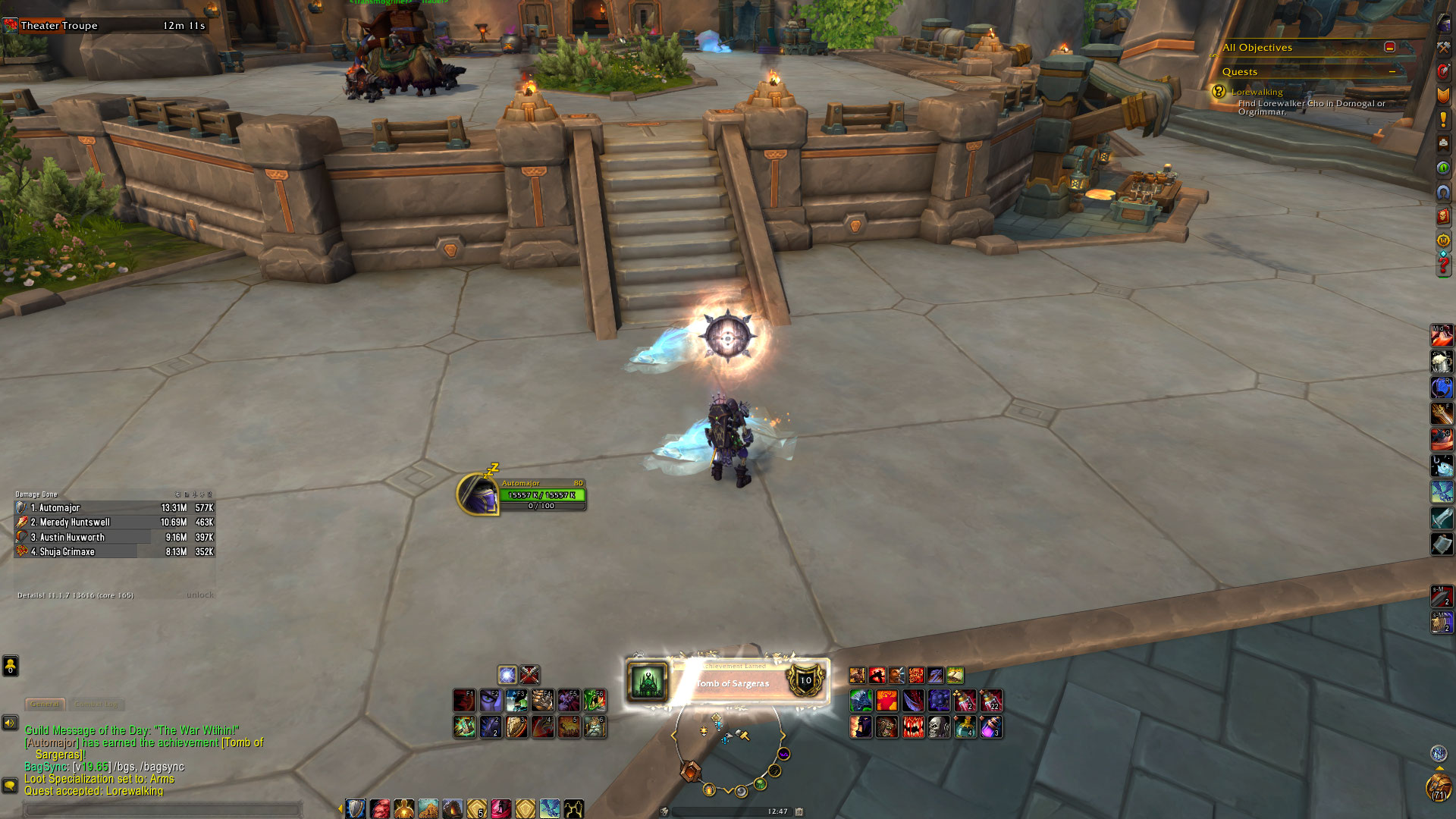Image resolution: width=1456 pixels, height=819 pixels.
Task: Open the Tomb of Sargeras achievement popup
Action: (x=728, y=681)
